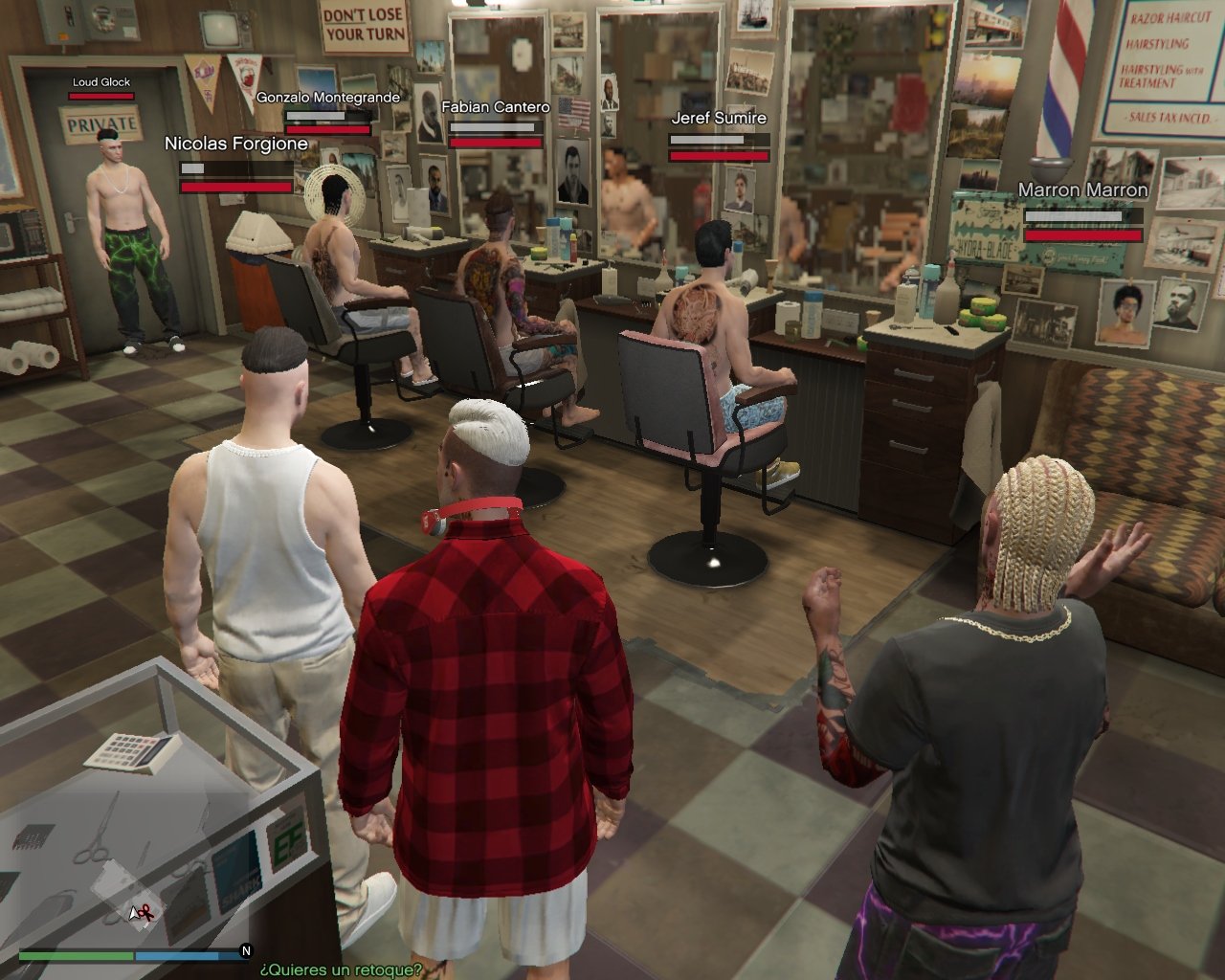Click the white player arrow on minimap

(135, 914)
